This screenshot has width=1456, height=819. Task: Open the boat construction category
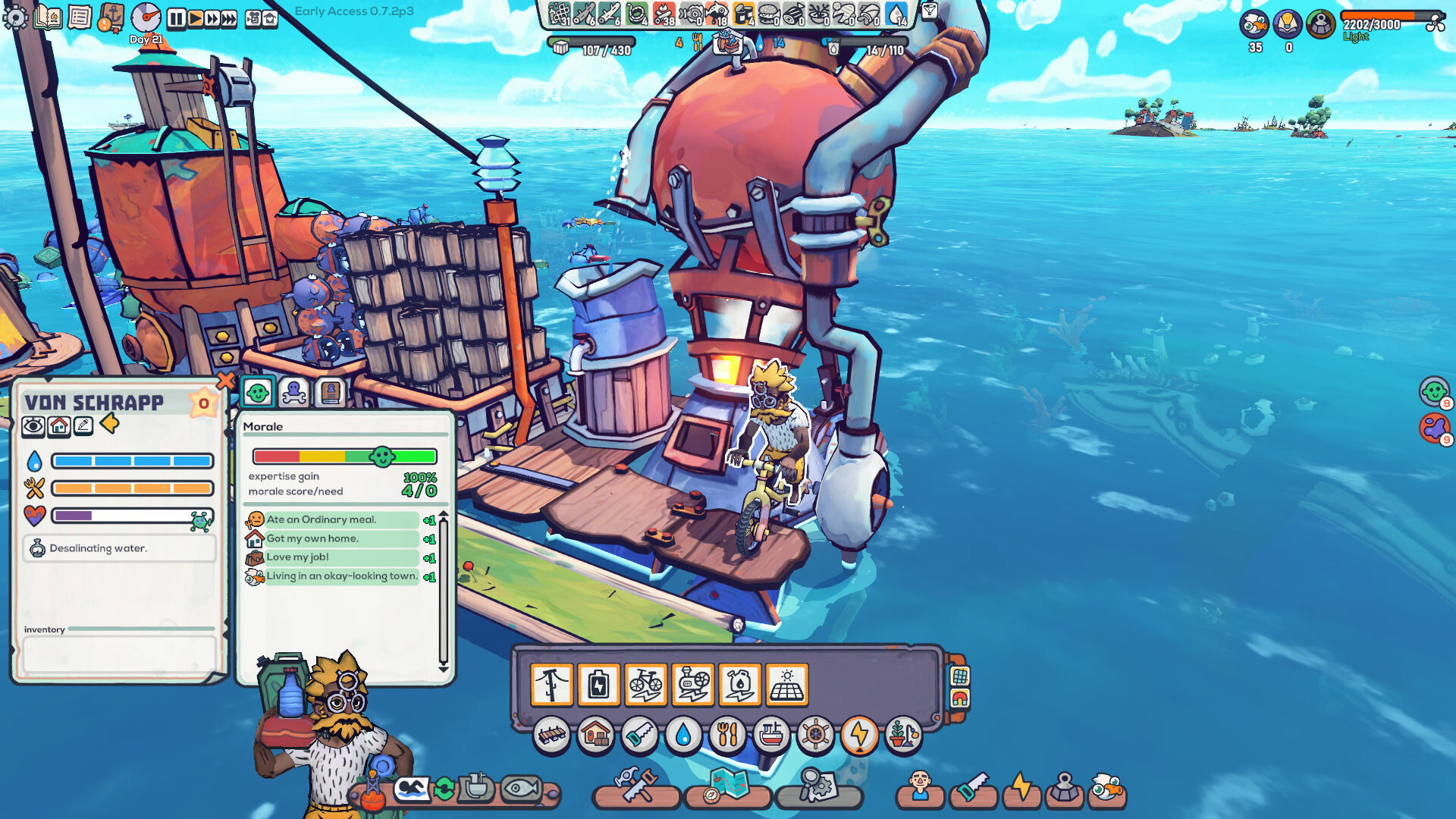tap(772, 734)
